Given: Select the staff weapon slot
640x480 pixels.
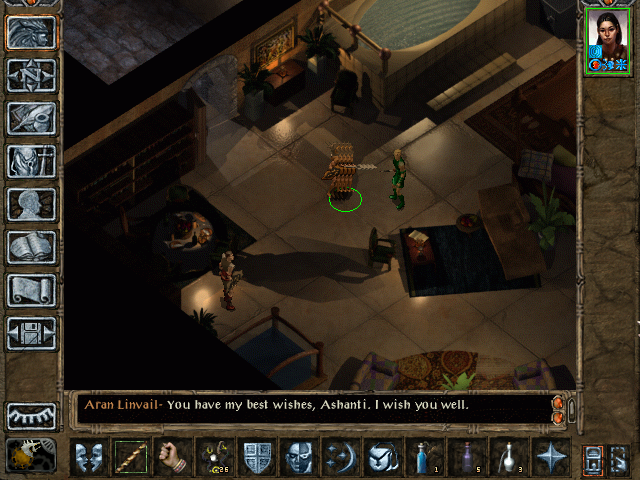Looking at the screenshot, I should pyautogui.click(x=130, y=457).
